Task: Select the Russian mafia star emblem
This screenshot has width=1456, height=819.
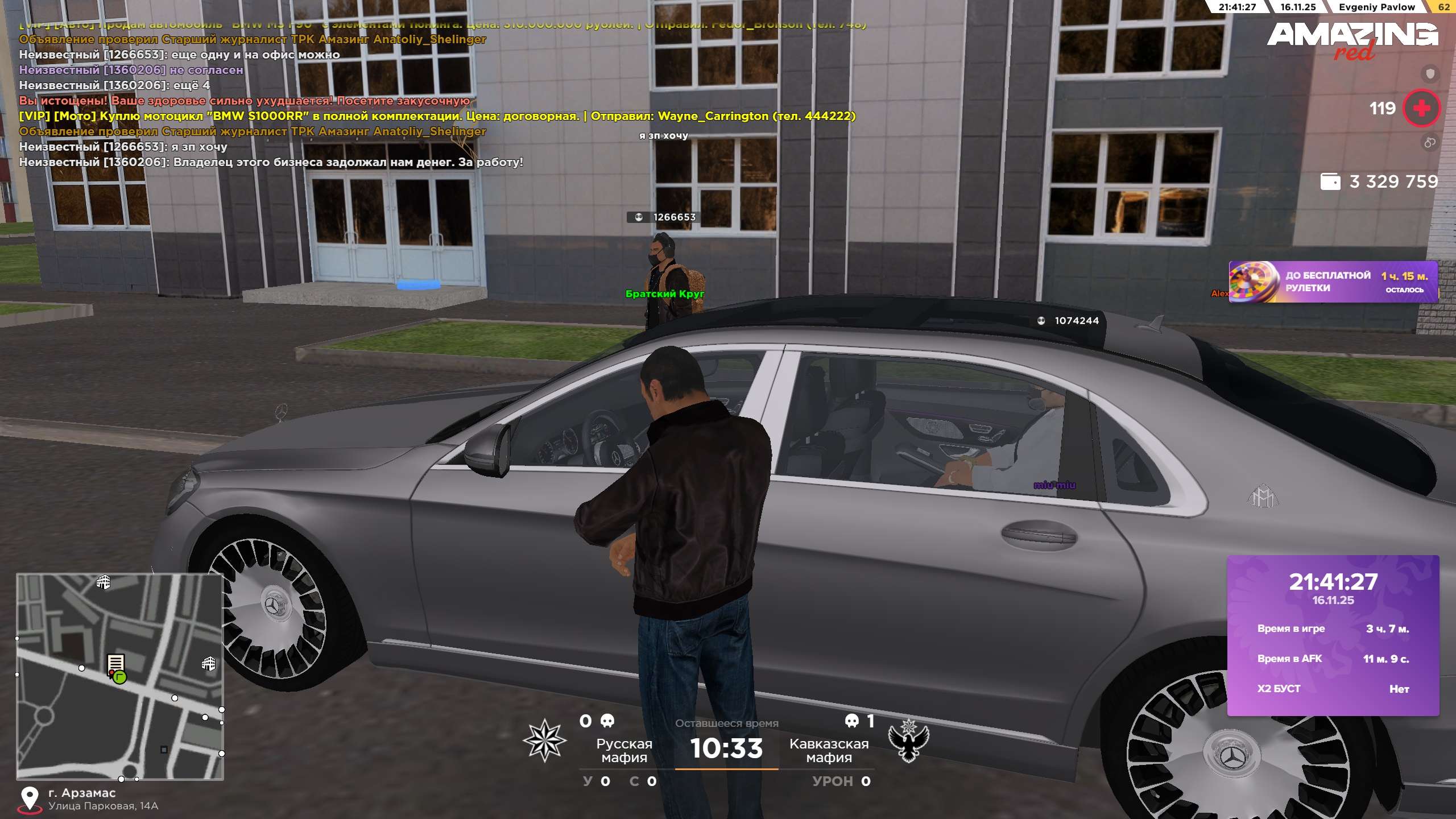Action: [544, 741]
